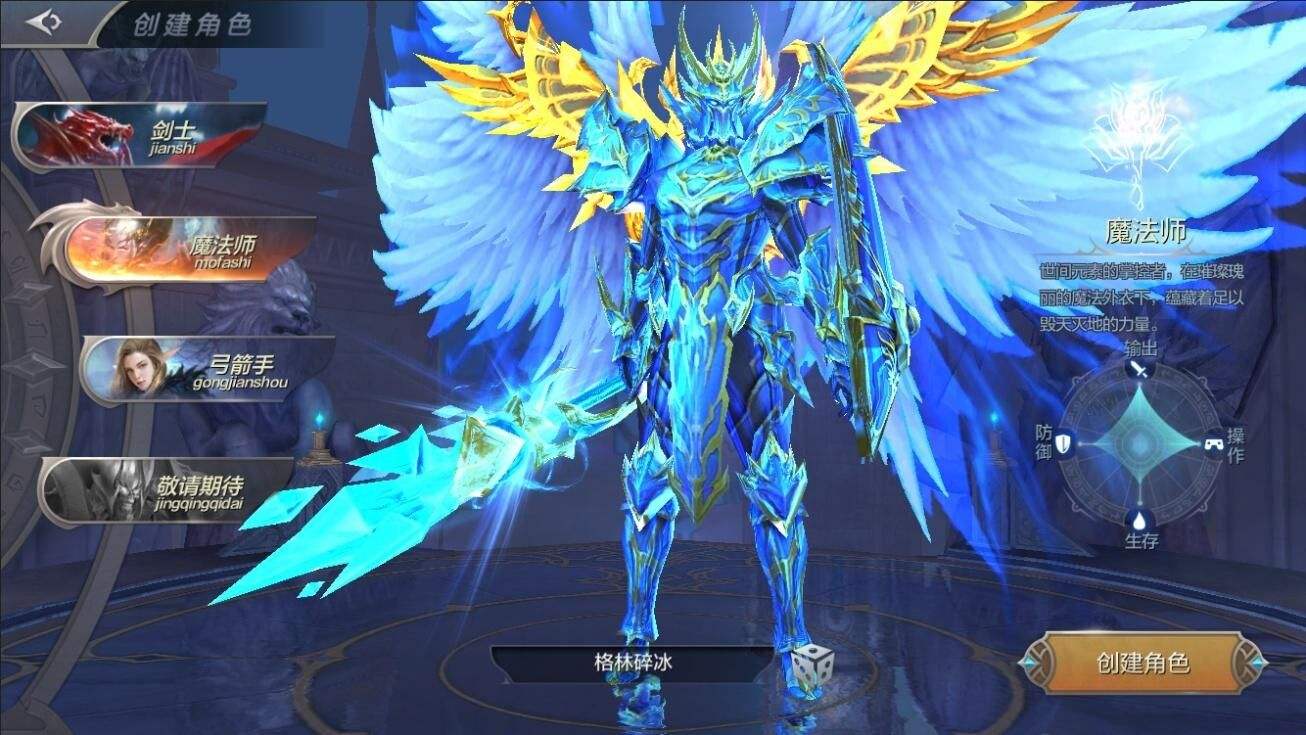Select the 敬请期待 coming-soon class entry
The image size is (1306, 735).
click(170, 492)
